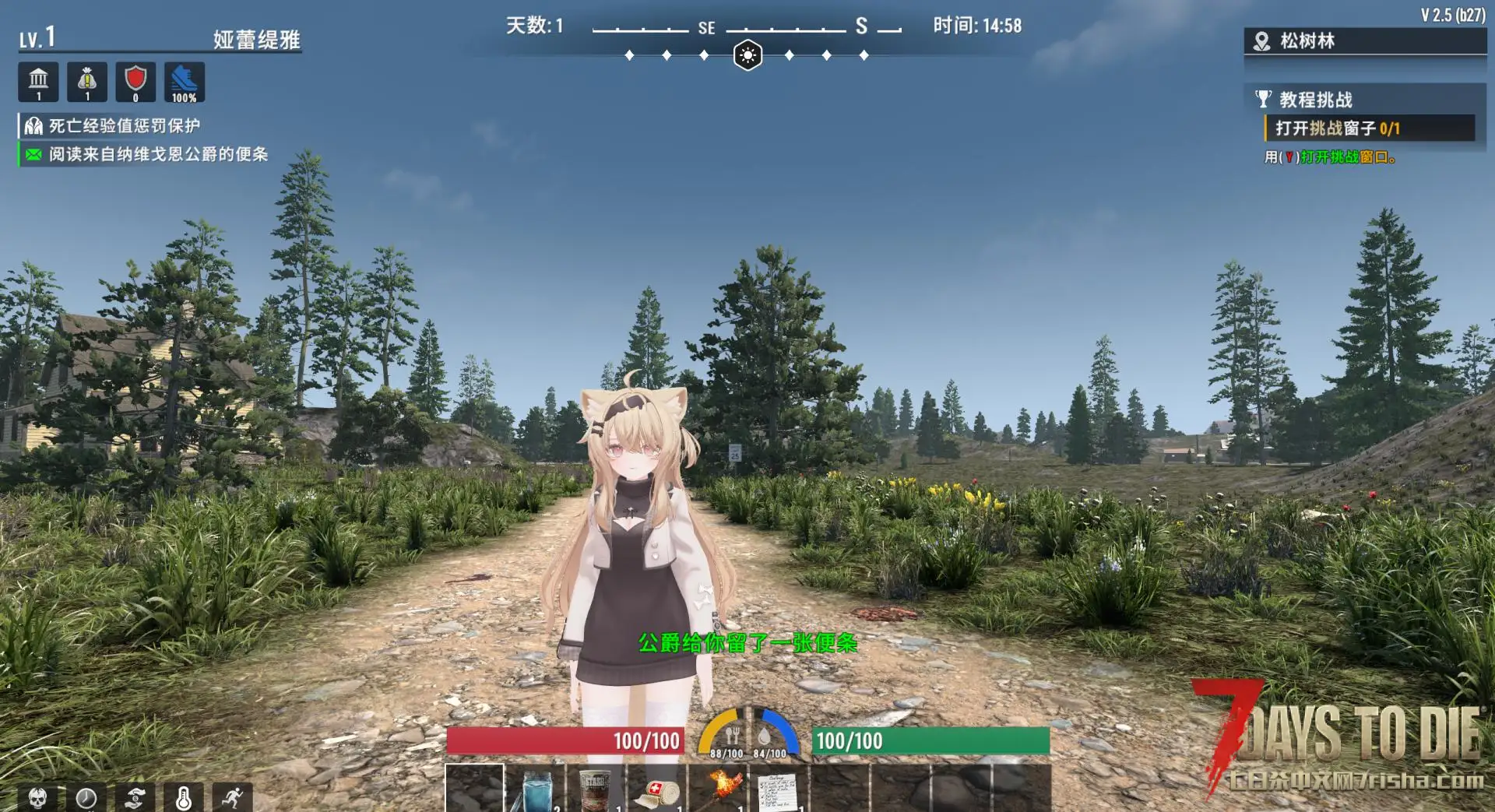Click the bank building stat icon

point(38,82)
